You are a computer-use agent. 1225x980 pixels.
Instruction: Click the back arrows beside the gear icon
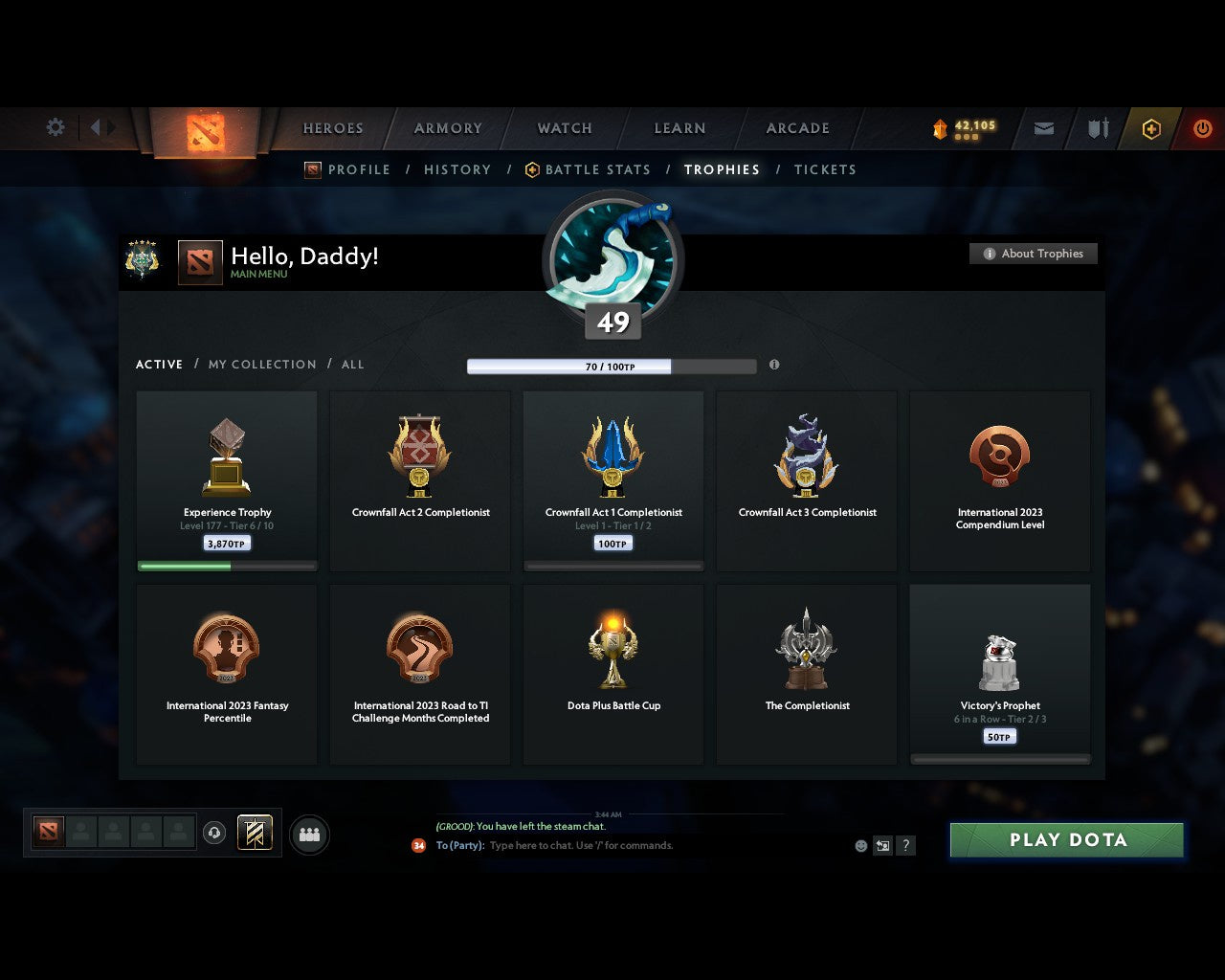99,127
